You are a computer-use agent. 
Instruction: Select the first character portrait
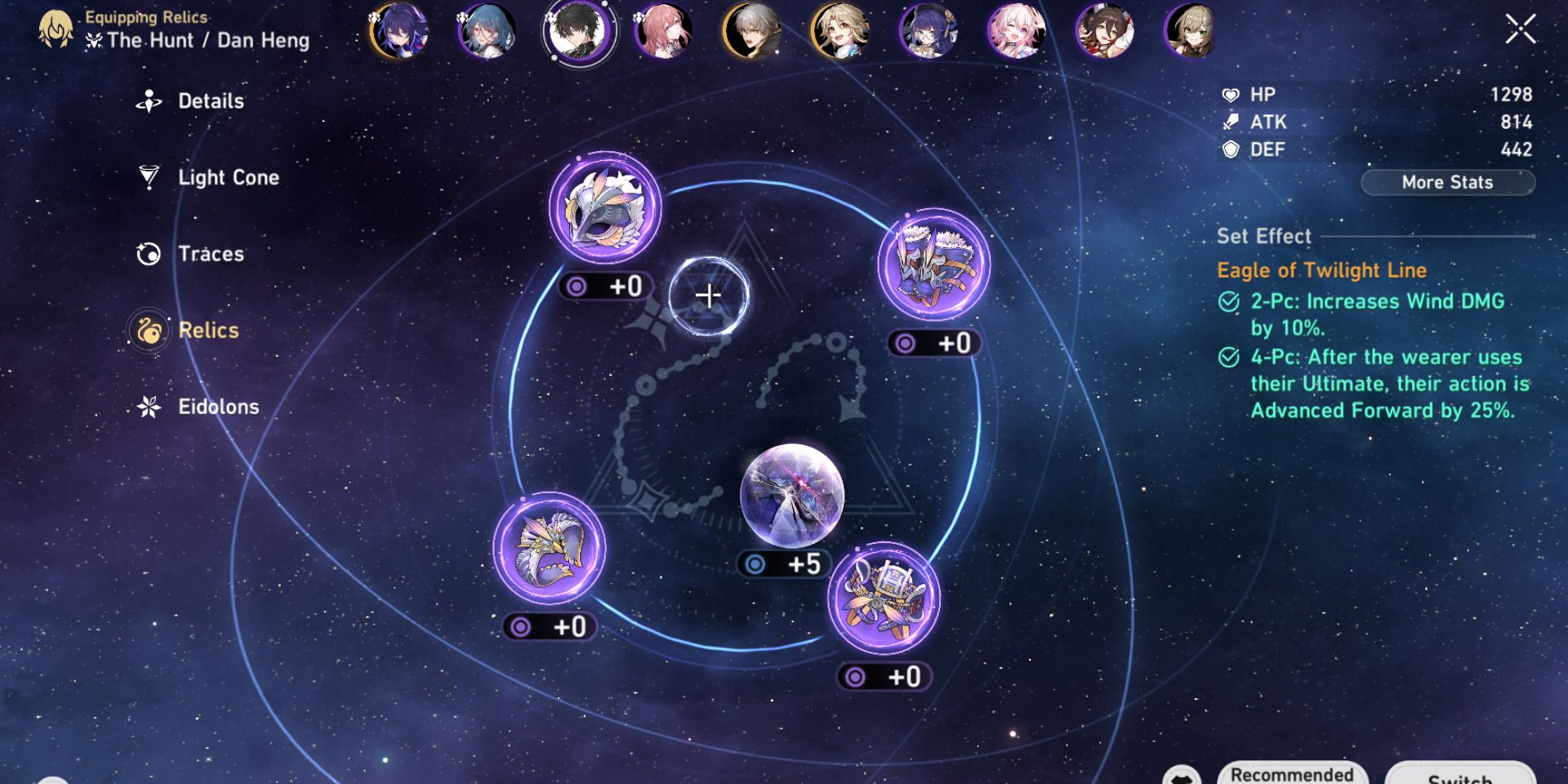pos(399,33)
